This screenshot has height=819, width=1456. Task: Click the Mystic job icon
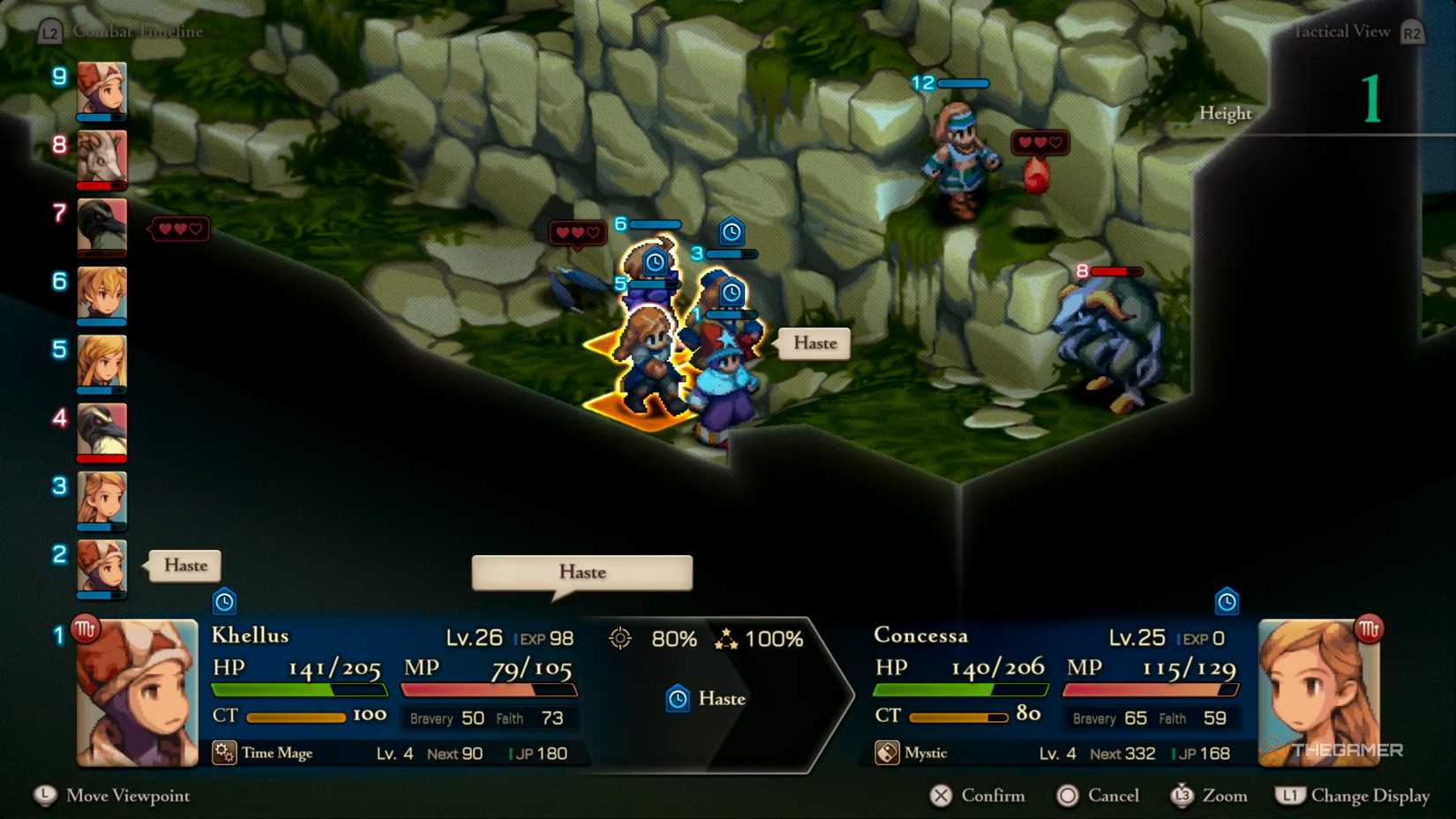pyautogui.click(x=887, y=753)
